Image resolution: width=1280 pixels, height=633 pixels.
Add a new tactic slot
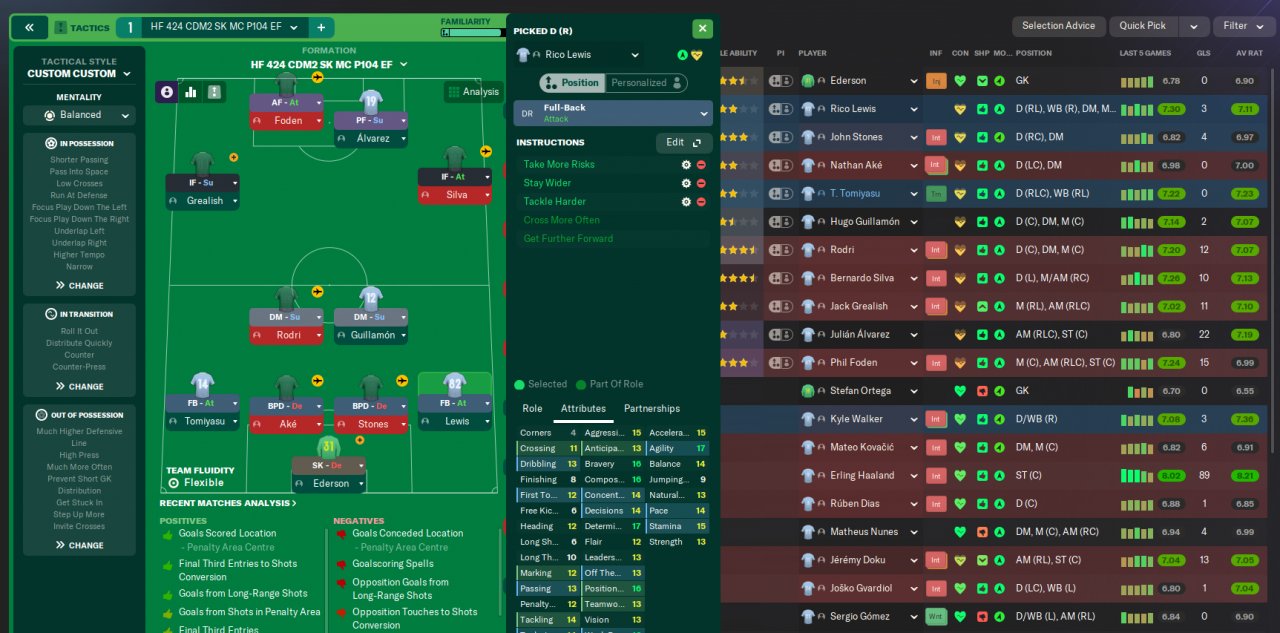(321, 27)
